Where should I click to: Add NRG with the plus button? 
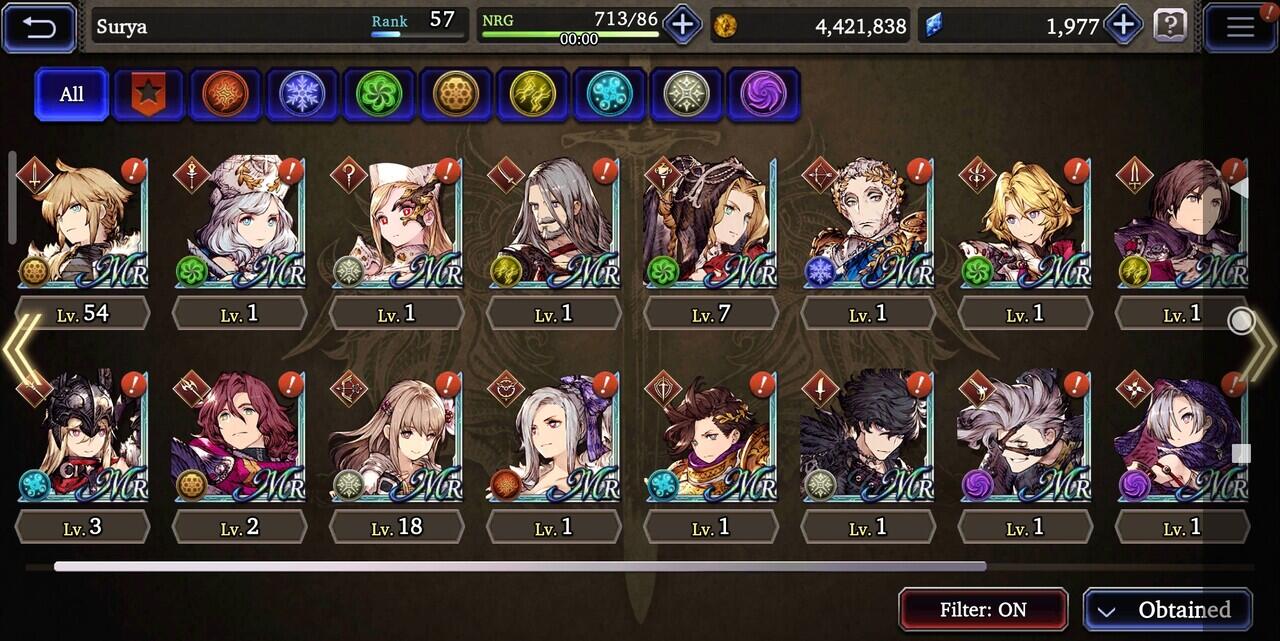click(682, 24)
